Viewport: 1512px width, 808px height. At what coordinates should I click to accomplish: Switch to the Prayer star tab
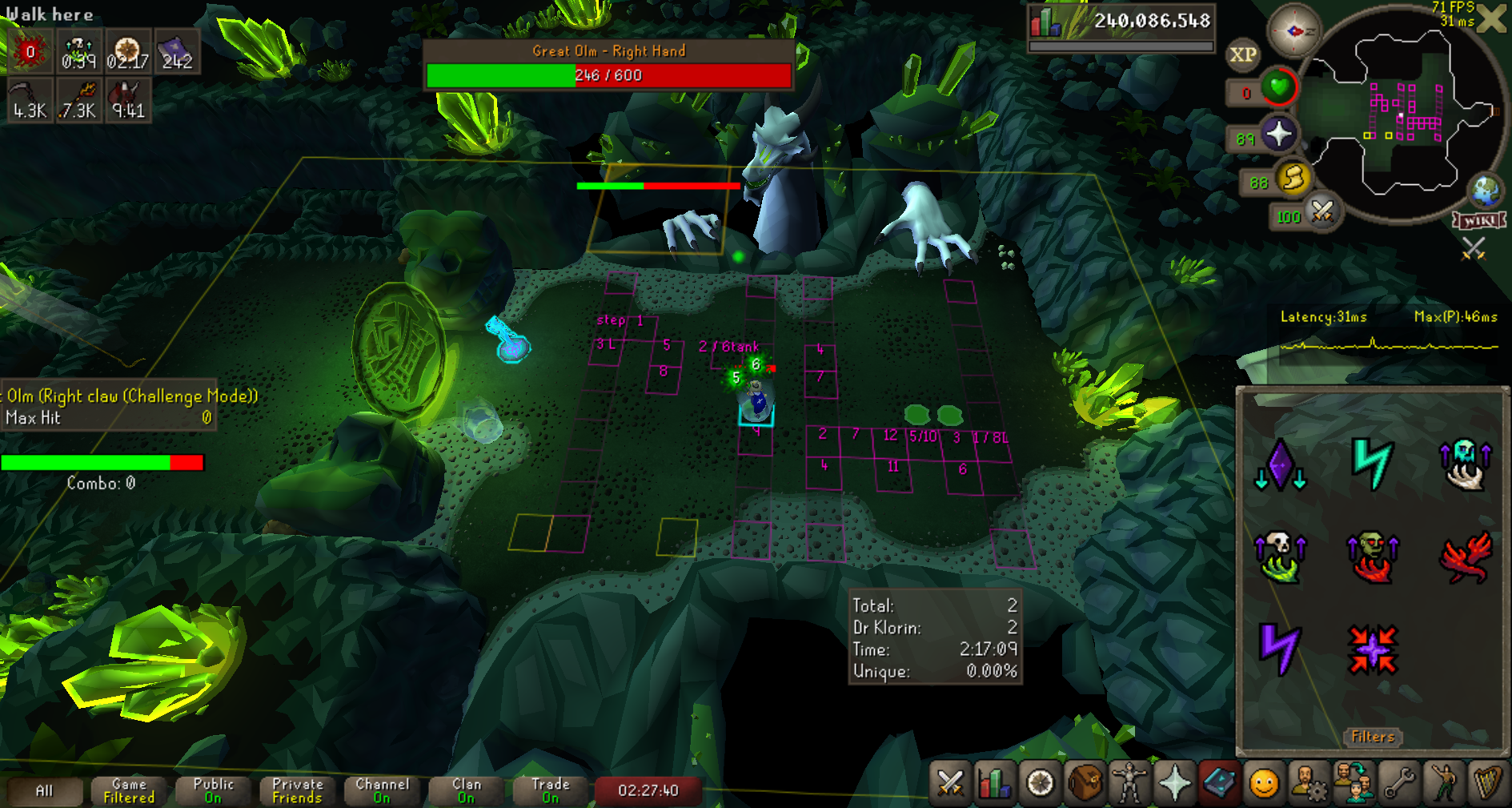pos(1174,782)
